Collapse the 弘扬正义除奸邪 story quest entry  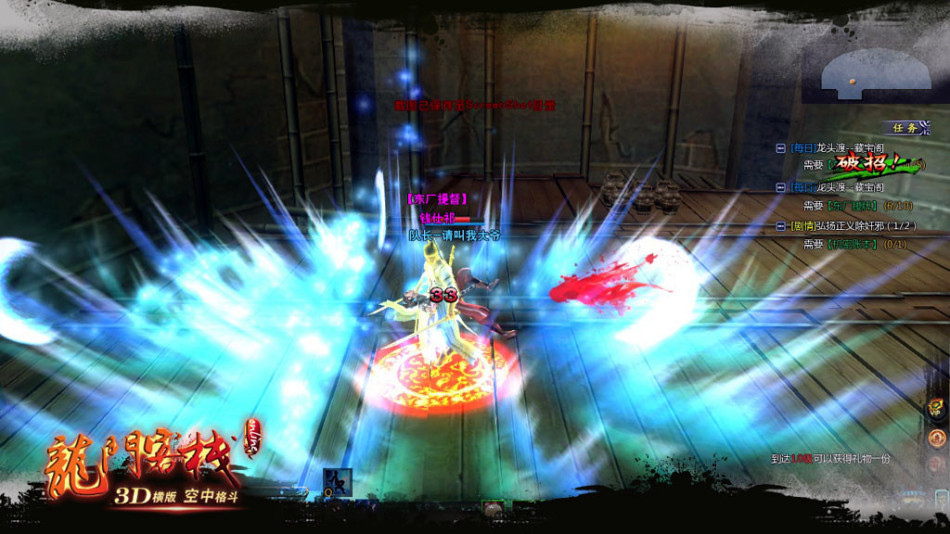click(x=780, y=226)
